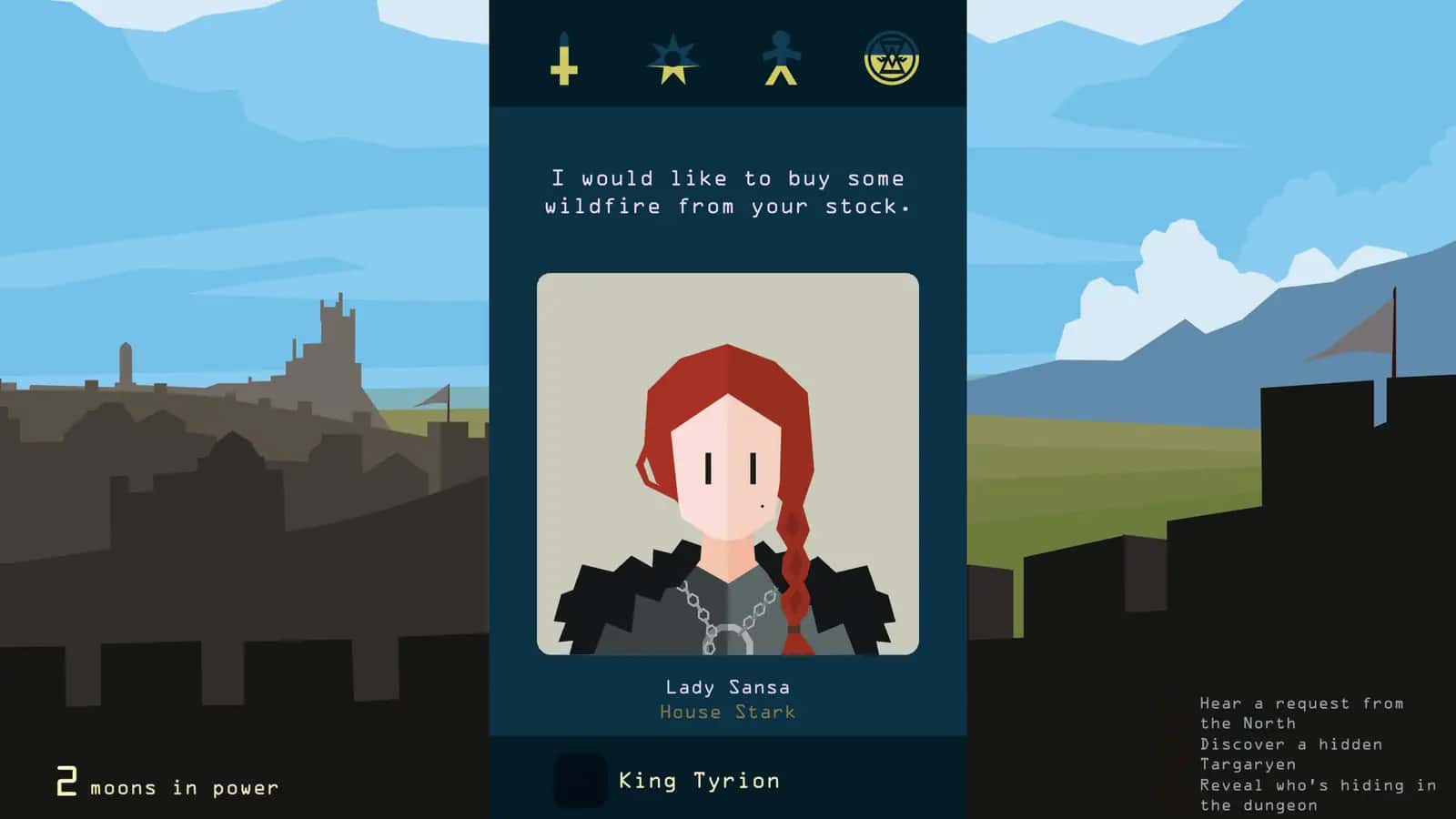Click the blade tip of the sword icon
1456x819 pixels.
click(564, 36)
